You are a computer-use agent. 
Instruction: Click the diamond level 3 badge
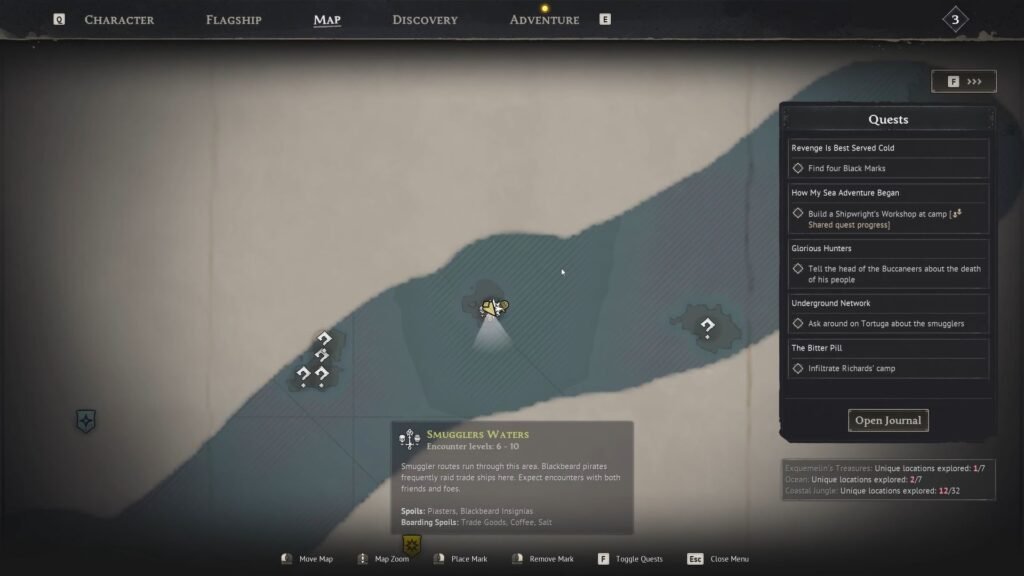click(955, 20)
